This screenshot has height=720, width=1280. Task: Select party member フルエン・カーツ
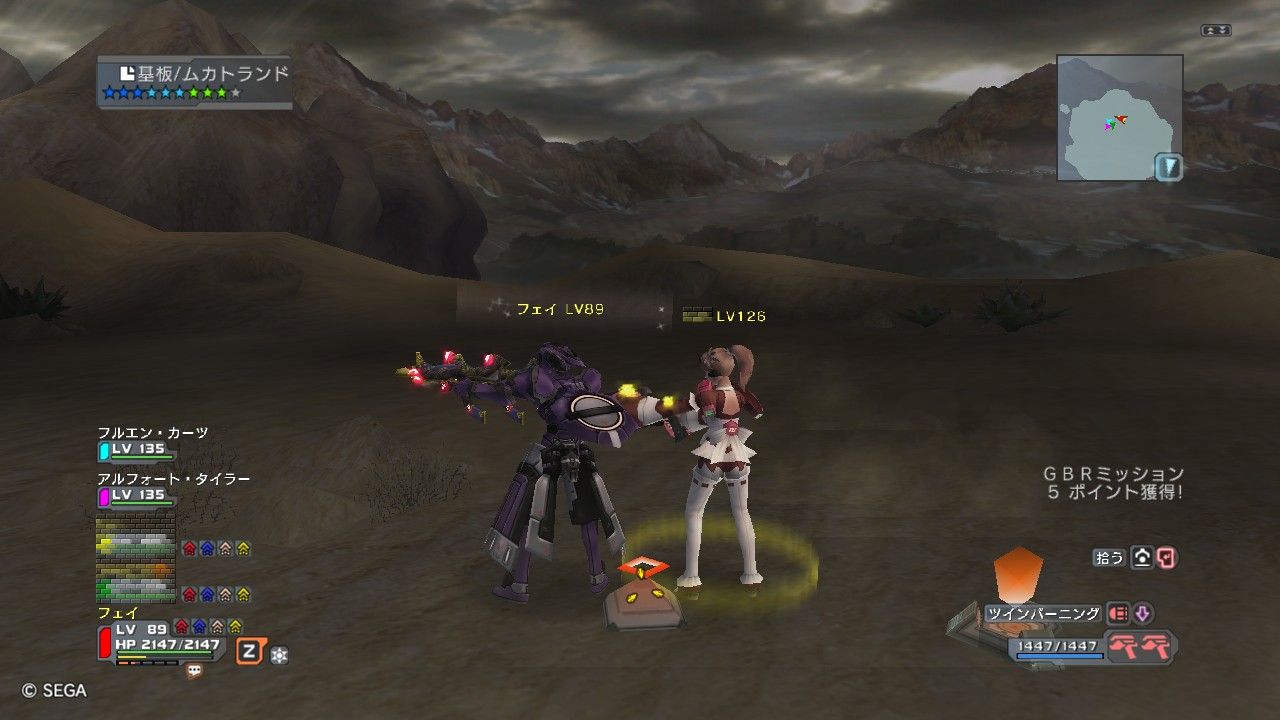pyautogui.click(x=153, y=432)
